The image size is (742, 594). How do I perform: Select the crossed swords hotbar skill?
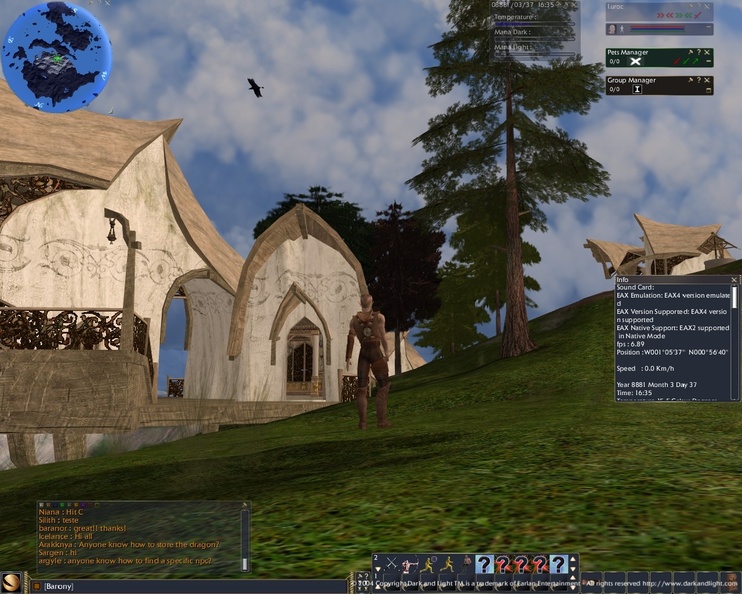tap(392, 564)
